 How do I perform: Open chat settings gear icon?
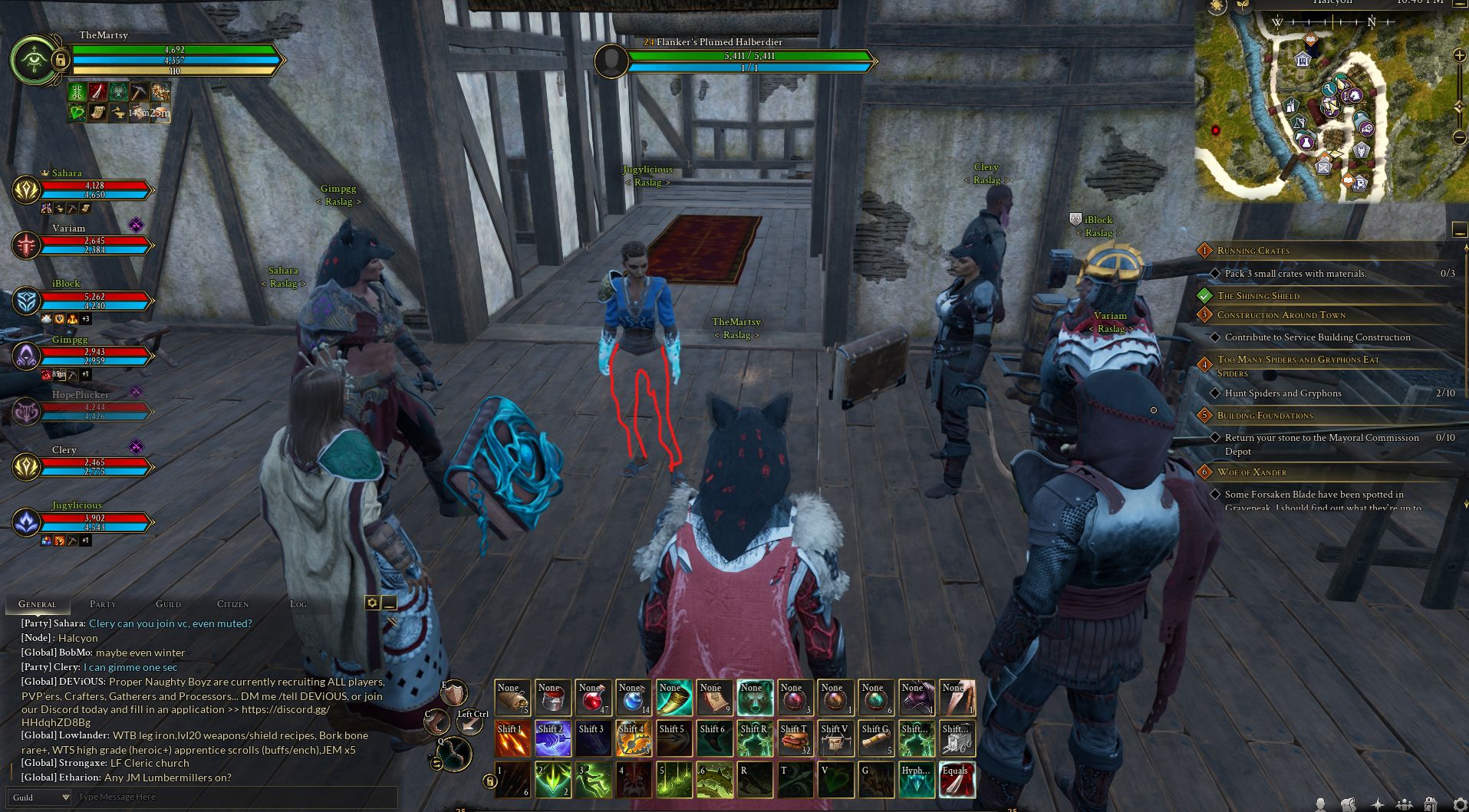(x=372, y=603)
